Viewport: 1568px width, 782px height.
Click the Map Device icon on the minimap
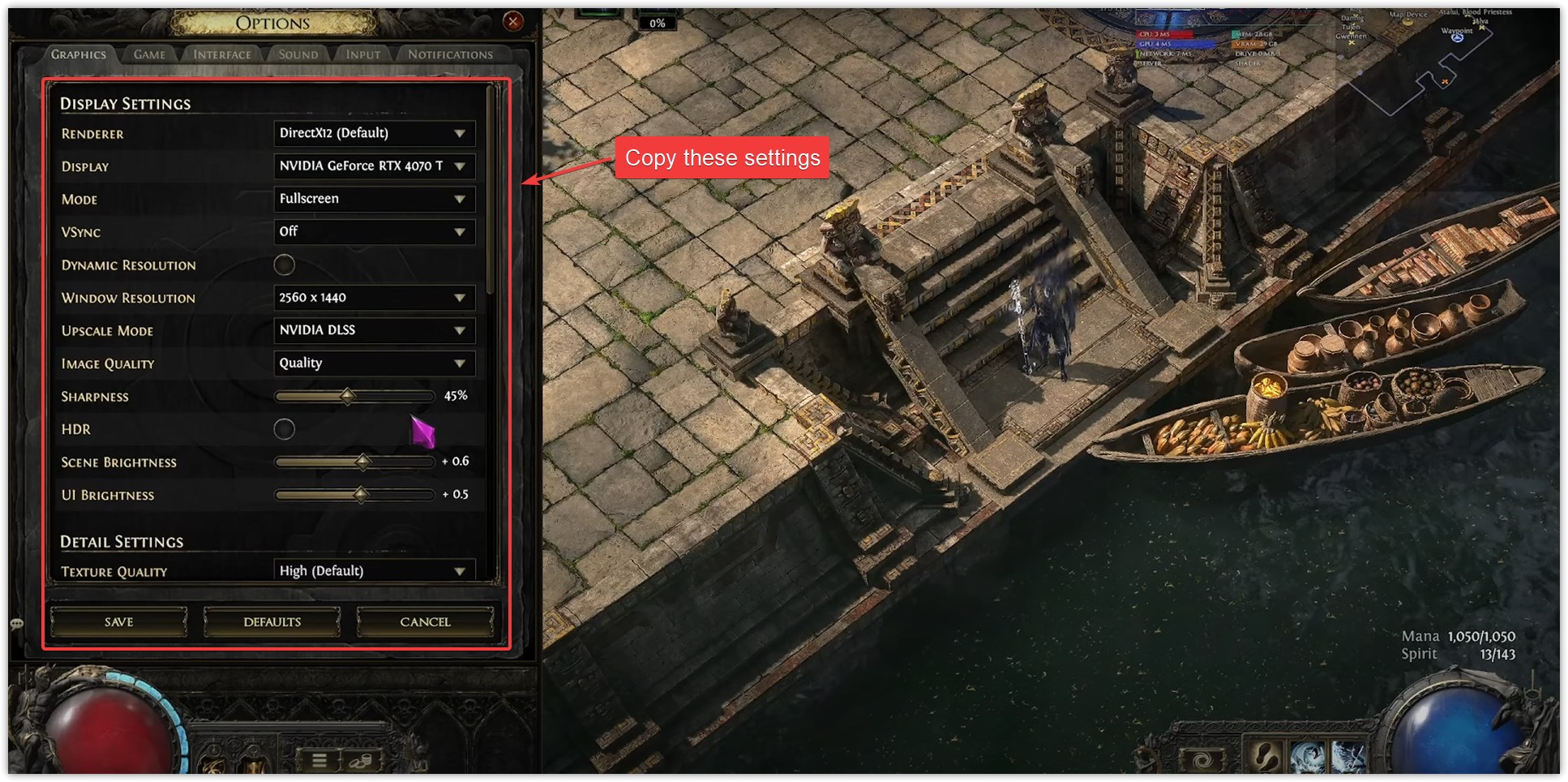1407,22
